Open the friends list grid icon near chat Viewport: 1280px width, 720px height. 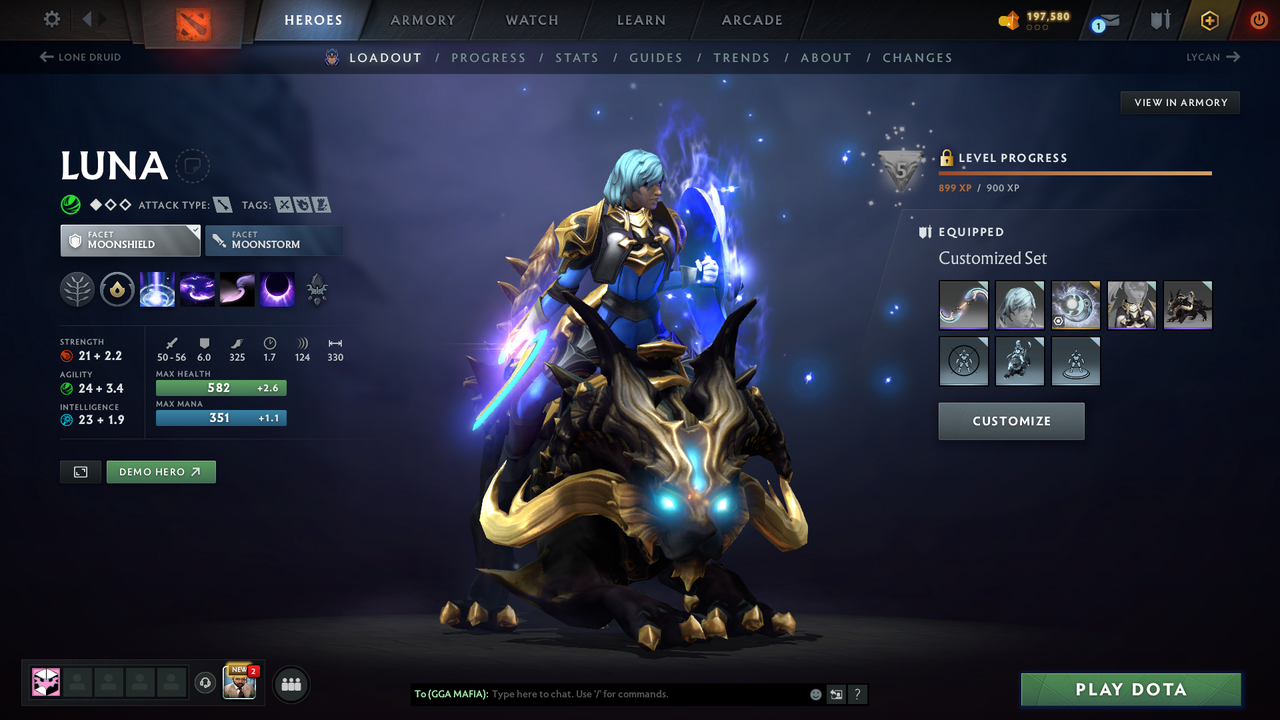coord(290,684)
